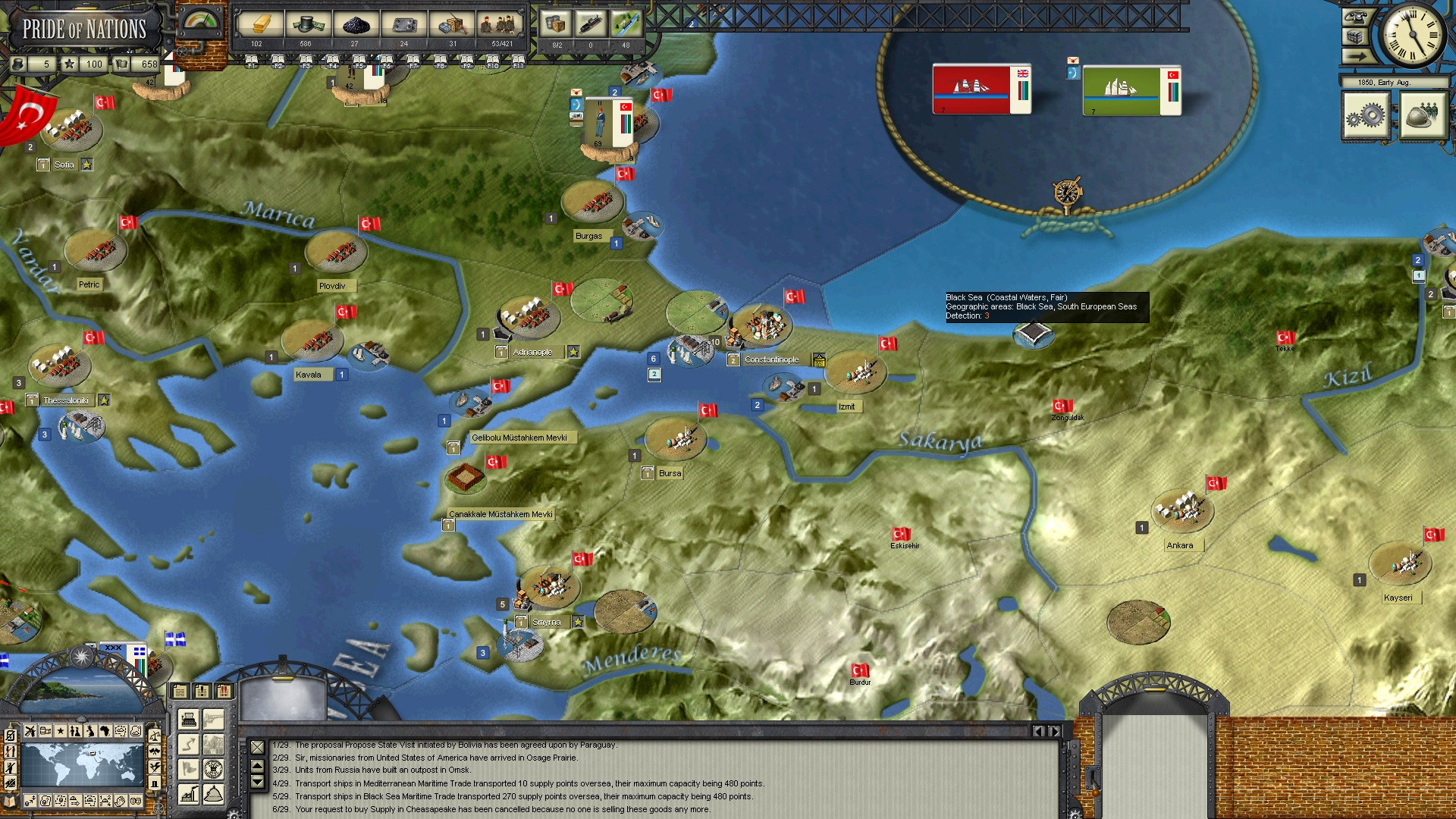1456x819 pixels.
Task: Switch to the helmet military mode
Action: [x=1421, y=116]
